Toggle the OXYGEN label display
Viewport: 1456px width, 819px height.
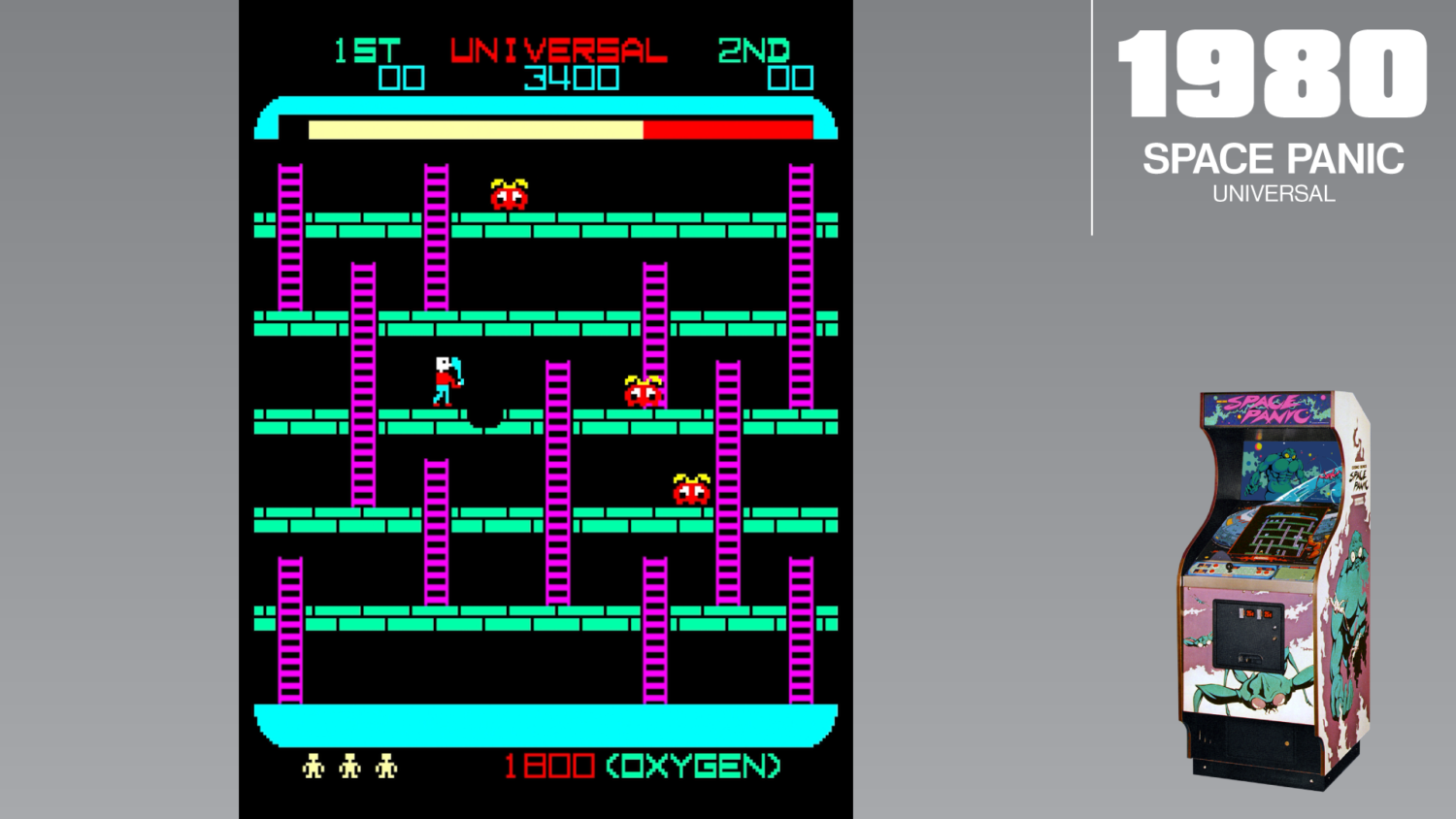click(695, 765)
